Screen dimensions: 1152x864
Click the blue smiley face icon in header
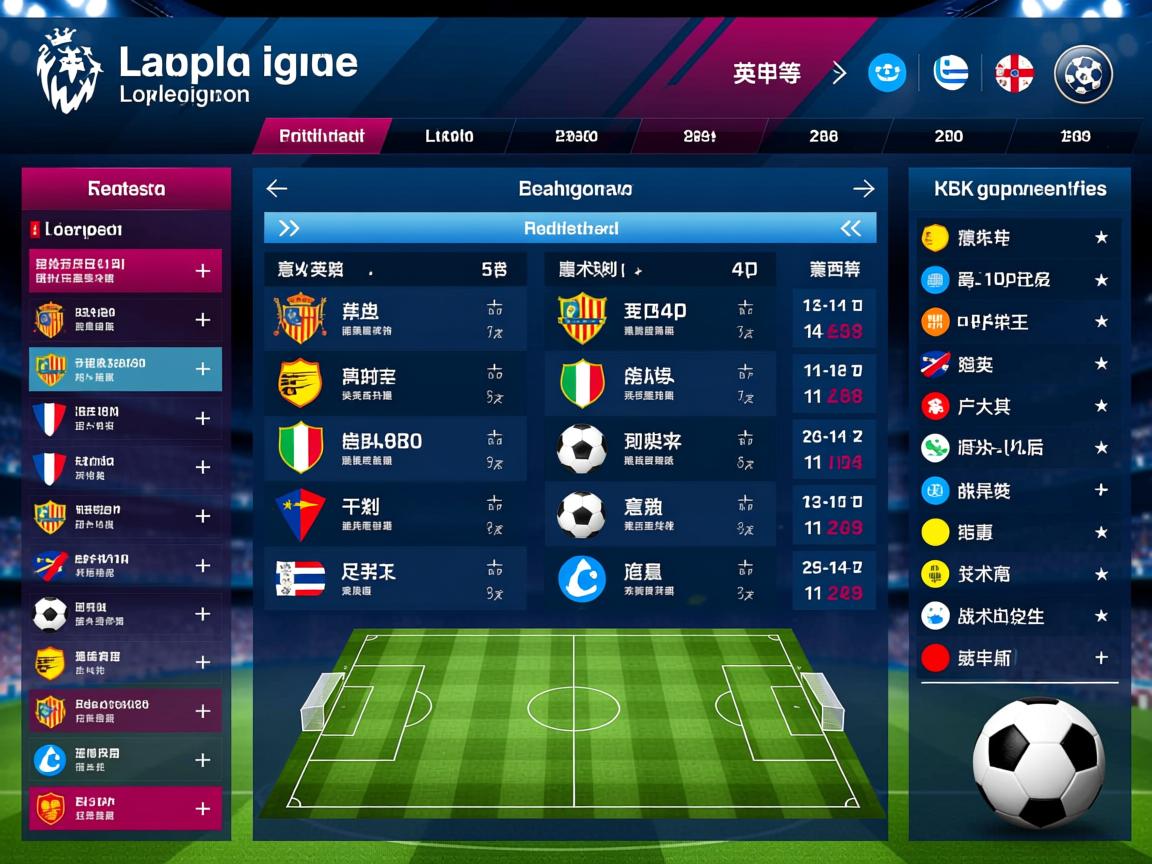click(887, 73)
